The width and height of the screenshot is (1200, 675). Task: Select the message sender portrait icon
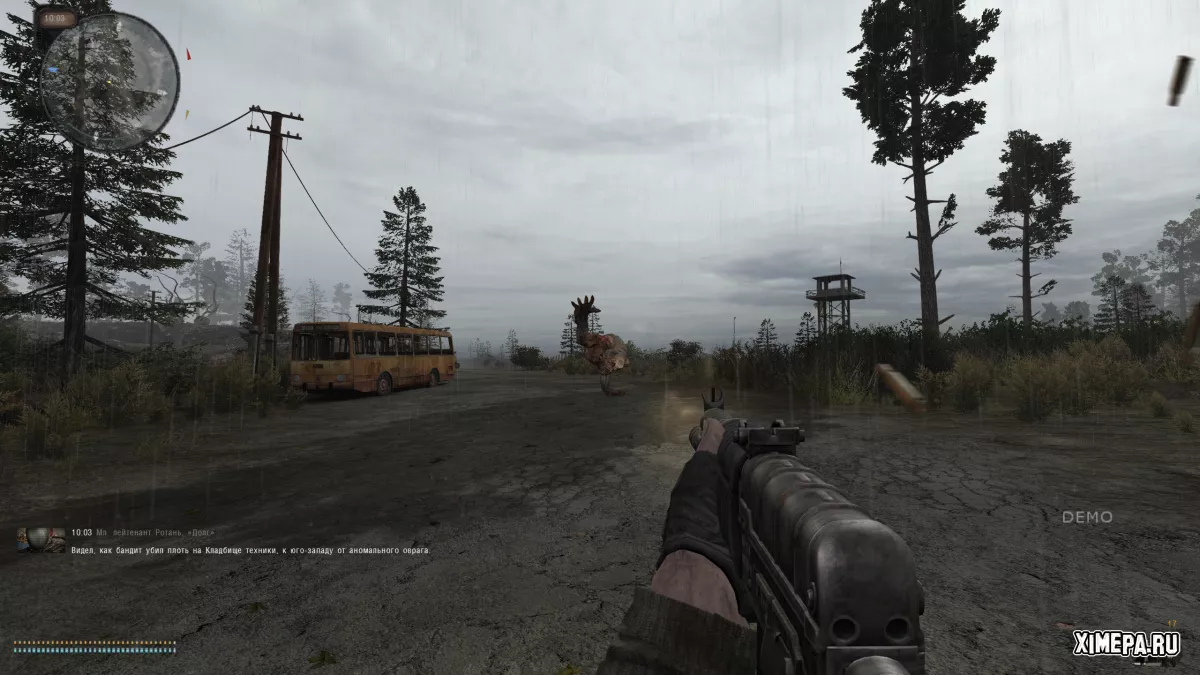[41, 540]
